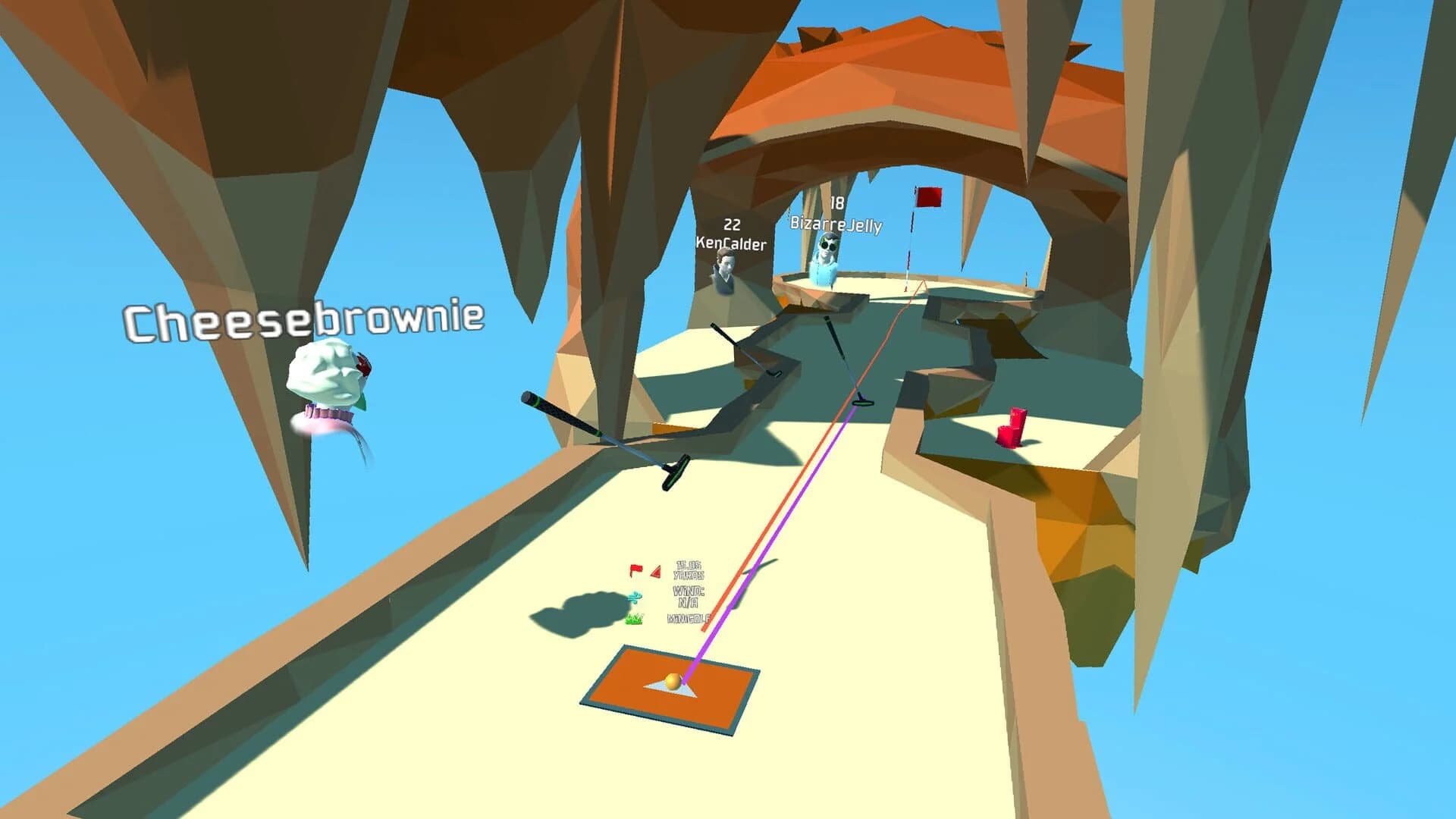Screen dimensions: 1456x819
Task: Select the KenCalder name label
Action: click(730, 244)
